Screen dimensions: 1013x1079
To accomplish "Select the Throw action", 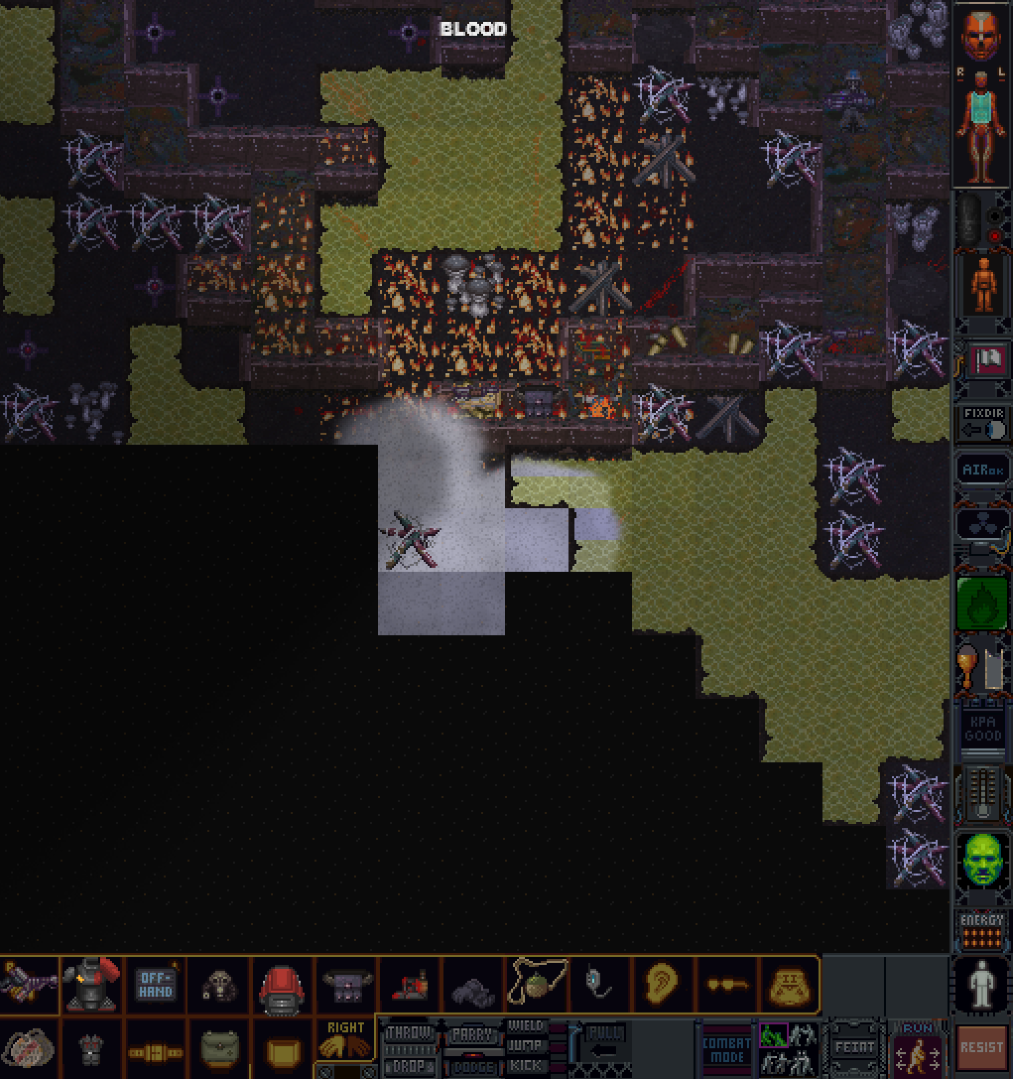I will click(x=408, y=1032).
